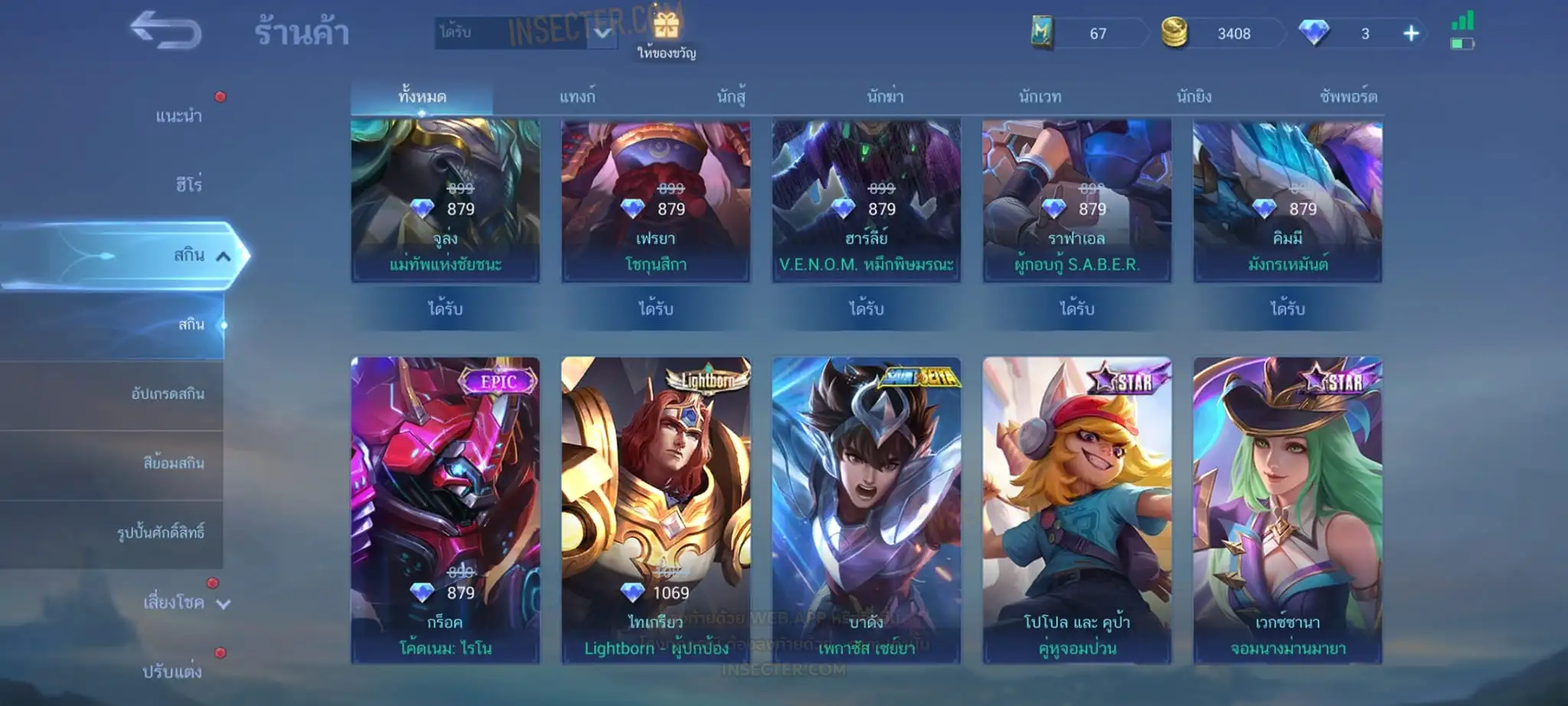Select the นักฆ่า tab
The width and height of the screenshot is (1568, 706).
885,97
